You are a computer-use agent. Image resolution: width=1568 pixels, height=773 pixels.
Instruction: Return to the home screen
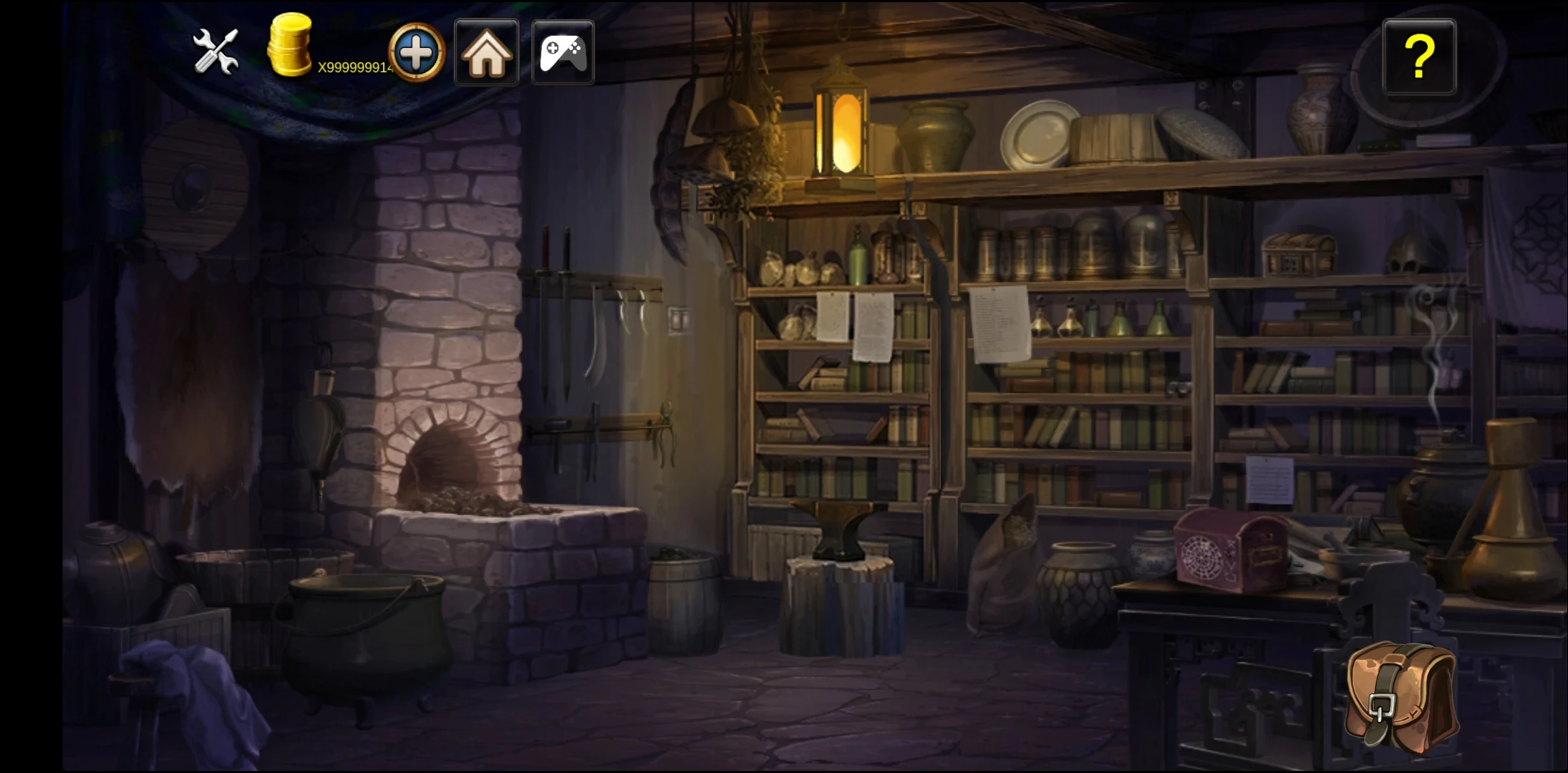click(x=487, y=53)
